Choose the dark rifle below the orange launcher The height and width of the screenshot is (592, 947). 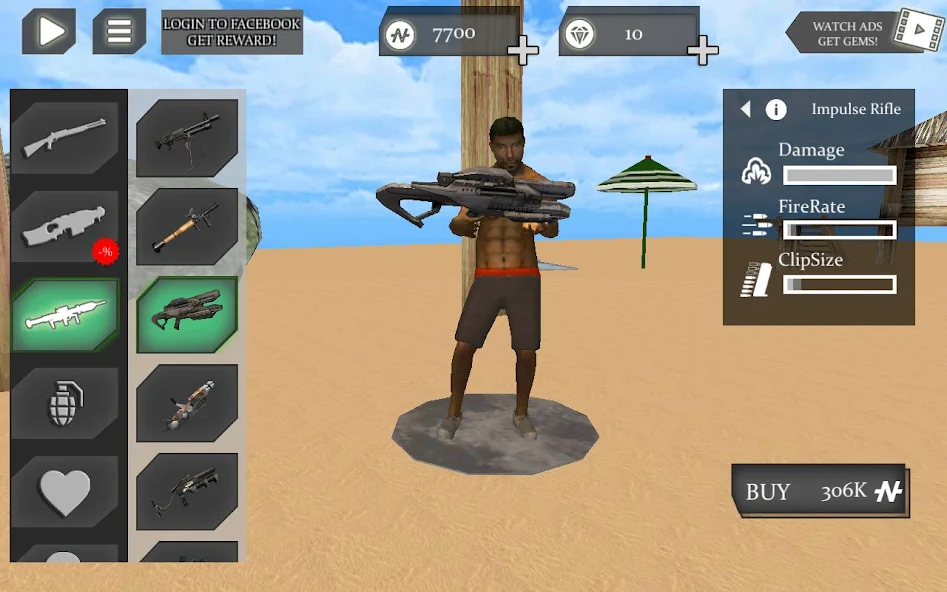187,491
